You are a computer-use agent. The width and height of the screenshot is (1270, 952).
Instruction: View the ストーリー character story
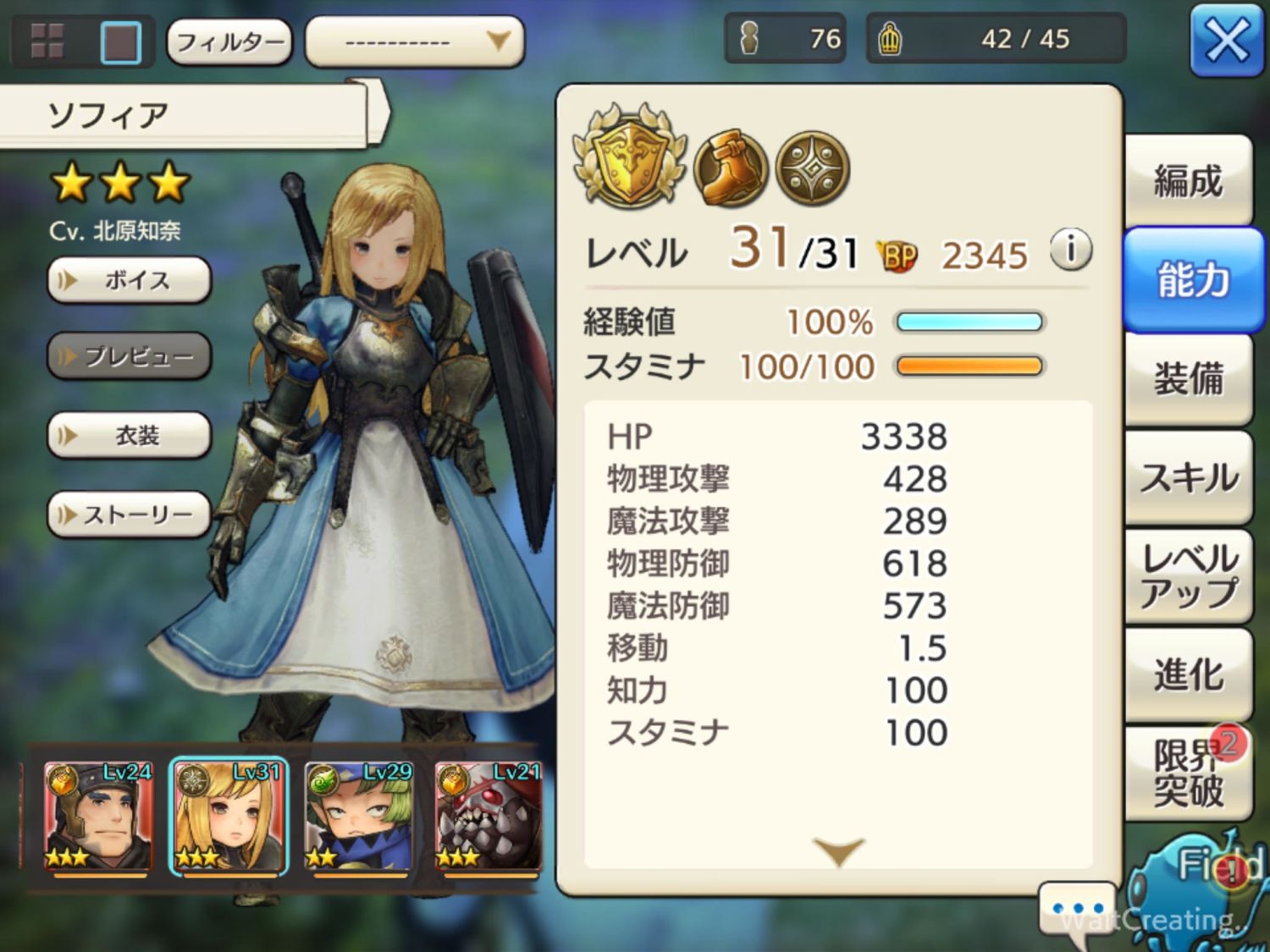[x=130, y=515]
